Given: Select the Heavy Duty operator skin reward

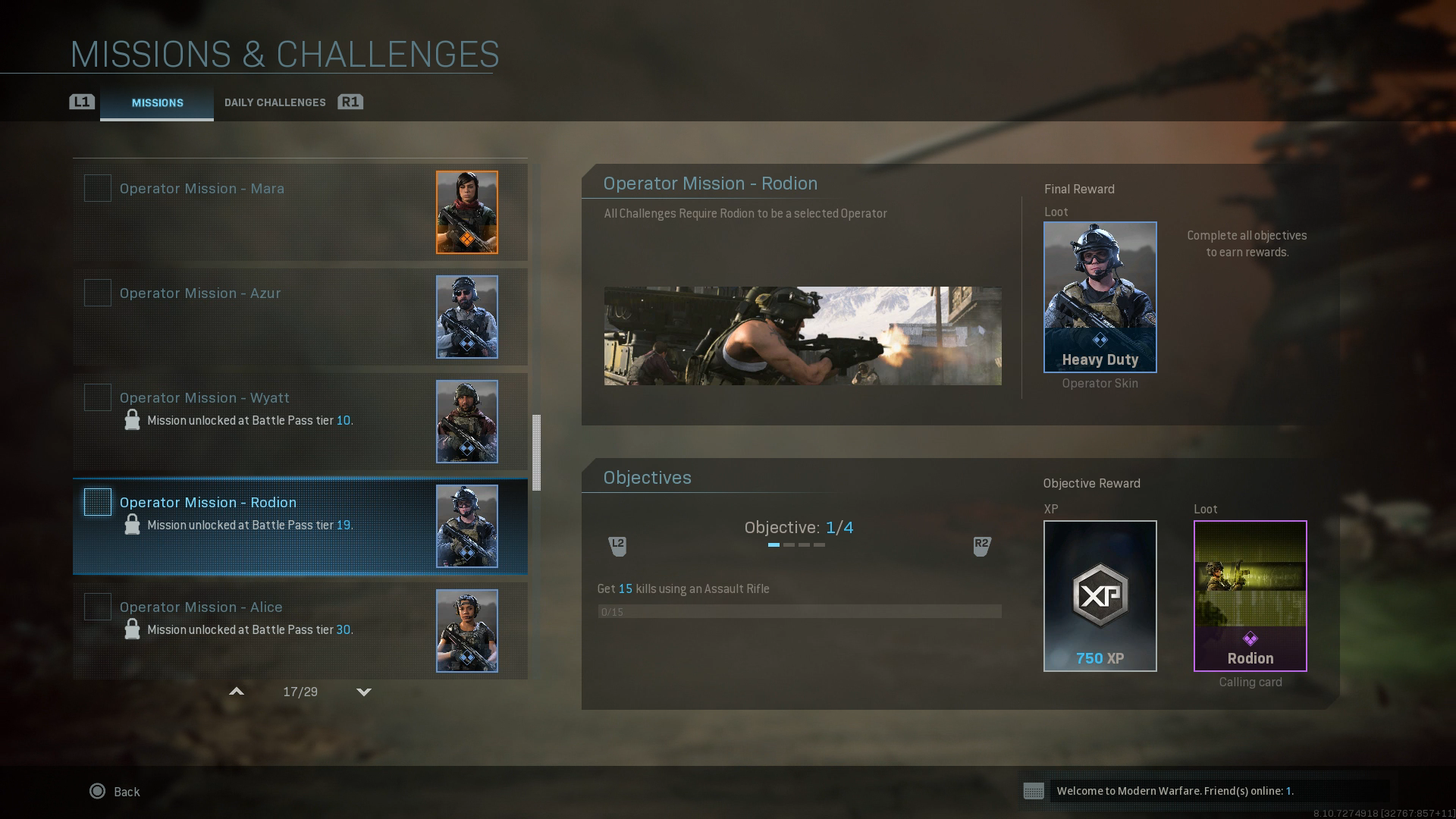Looking at the screenshot, I should [1099, 297].
